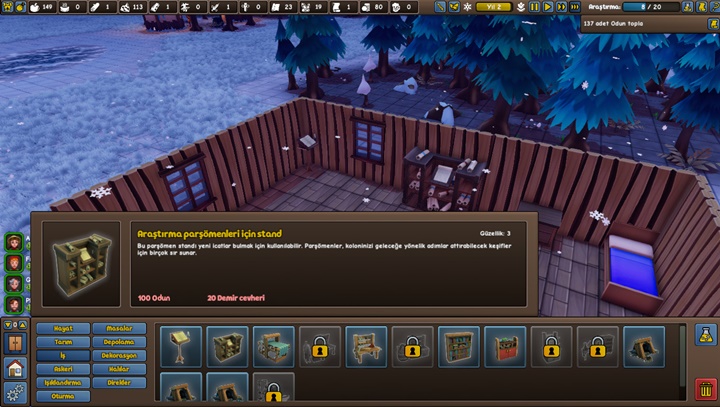Pick the research scroll stand item
This screenshot has width=720, height=407.
coord(227,346)
